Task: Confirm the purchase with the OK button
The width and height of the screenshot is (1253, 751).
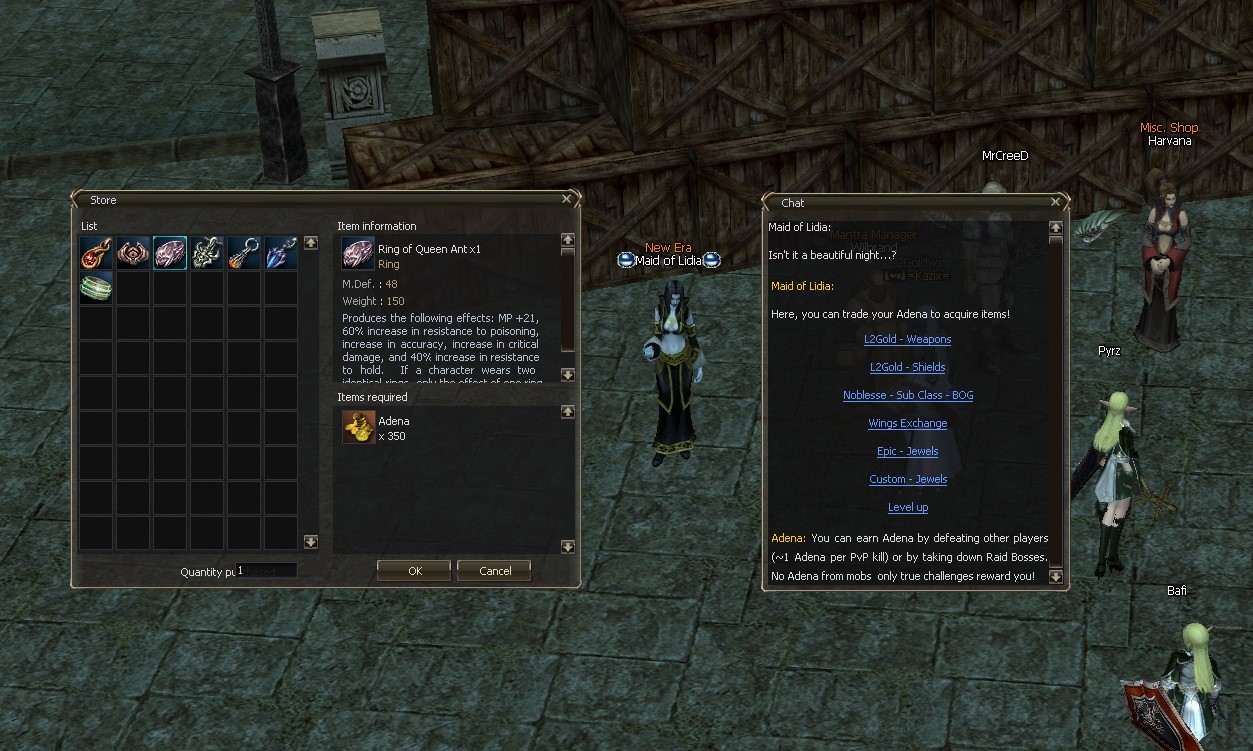Action: 415,571
